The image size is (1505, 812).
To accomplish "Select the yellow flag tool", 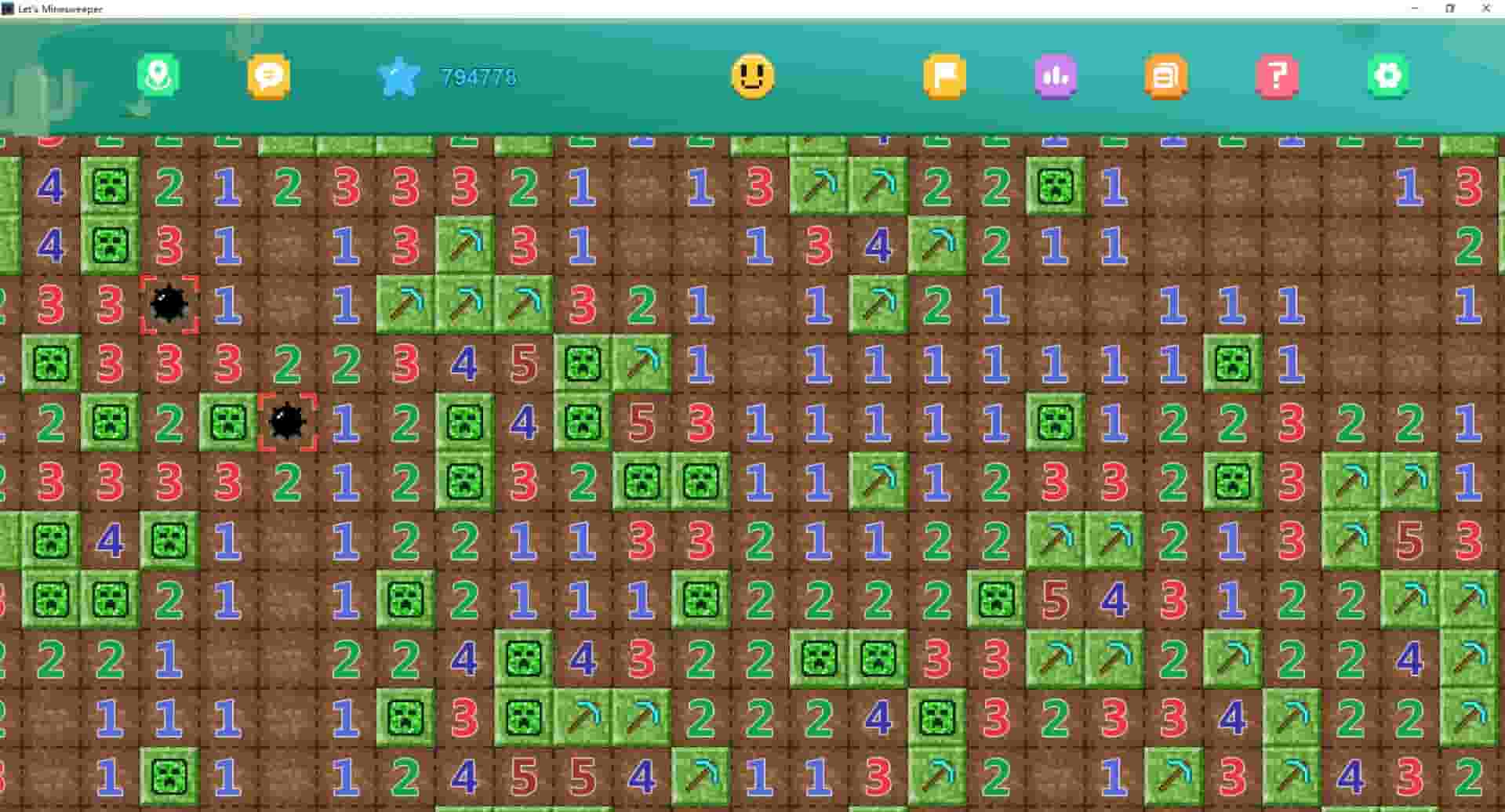I will tap(945, 77).
